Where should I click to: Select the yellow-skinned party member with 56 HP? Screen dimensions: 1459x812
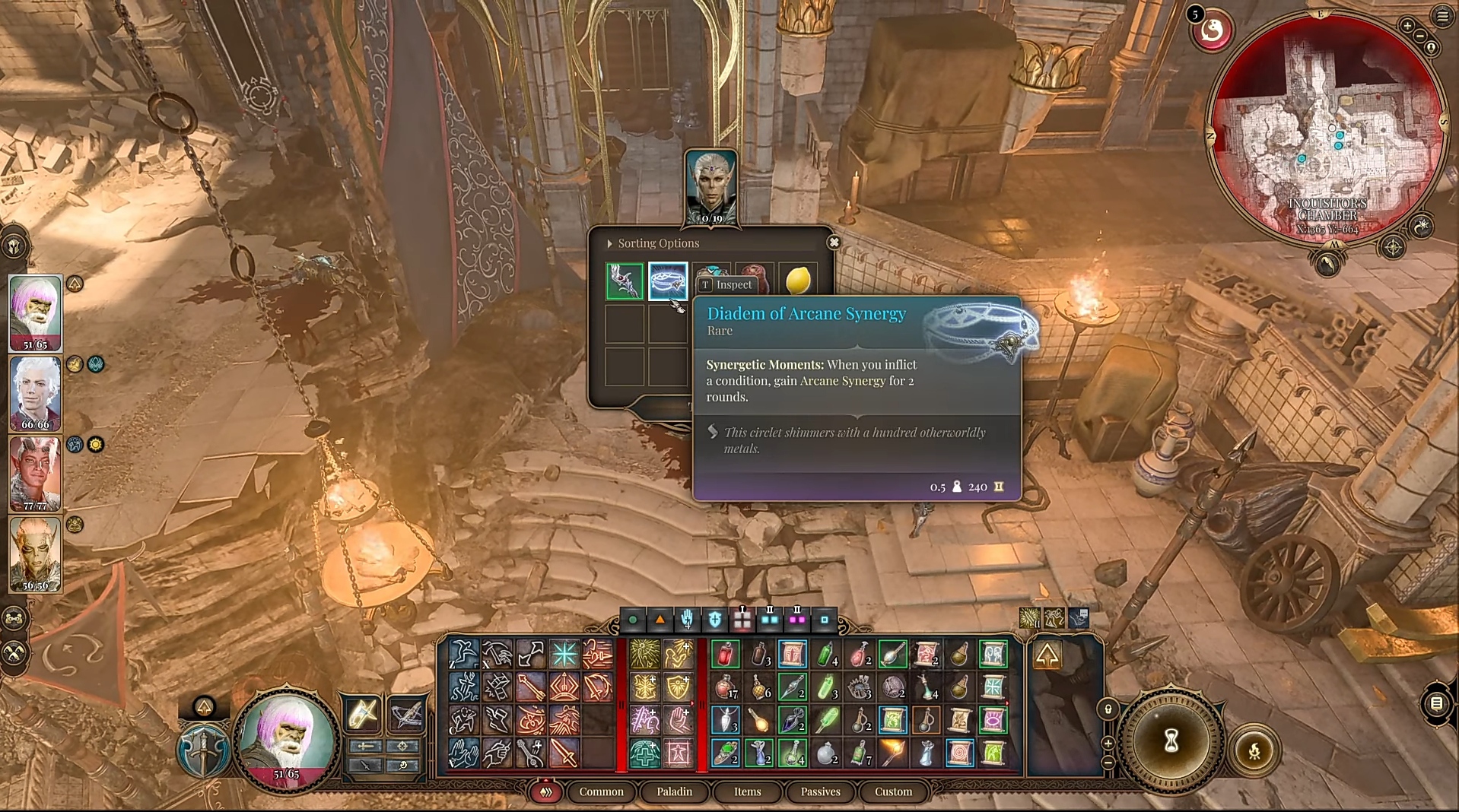point(35,554)
